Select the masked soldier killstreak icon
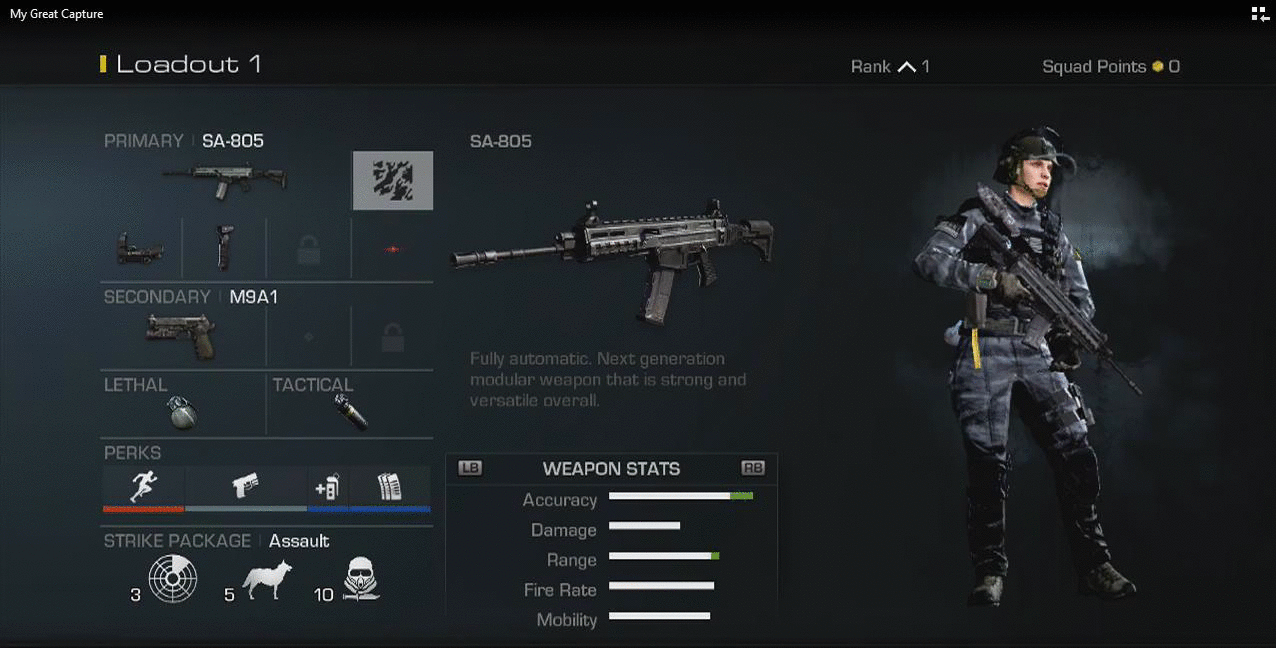Screen dimensions: 1276x648 click(x=361, y=580)
